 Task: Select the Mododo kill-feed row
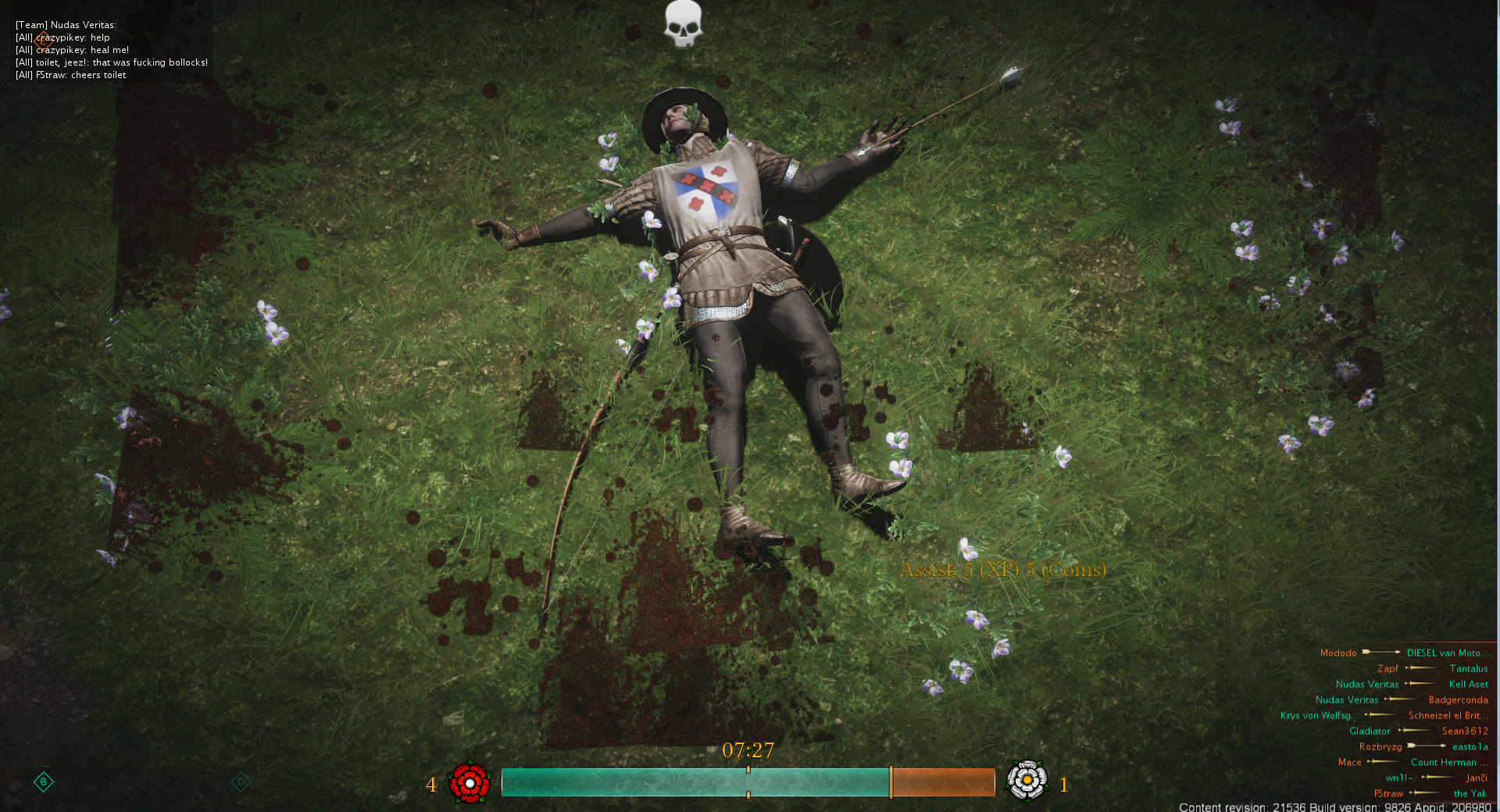click(x=1404, y=653)
